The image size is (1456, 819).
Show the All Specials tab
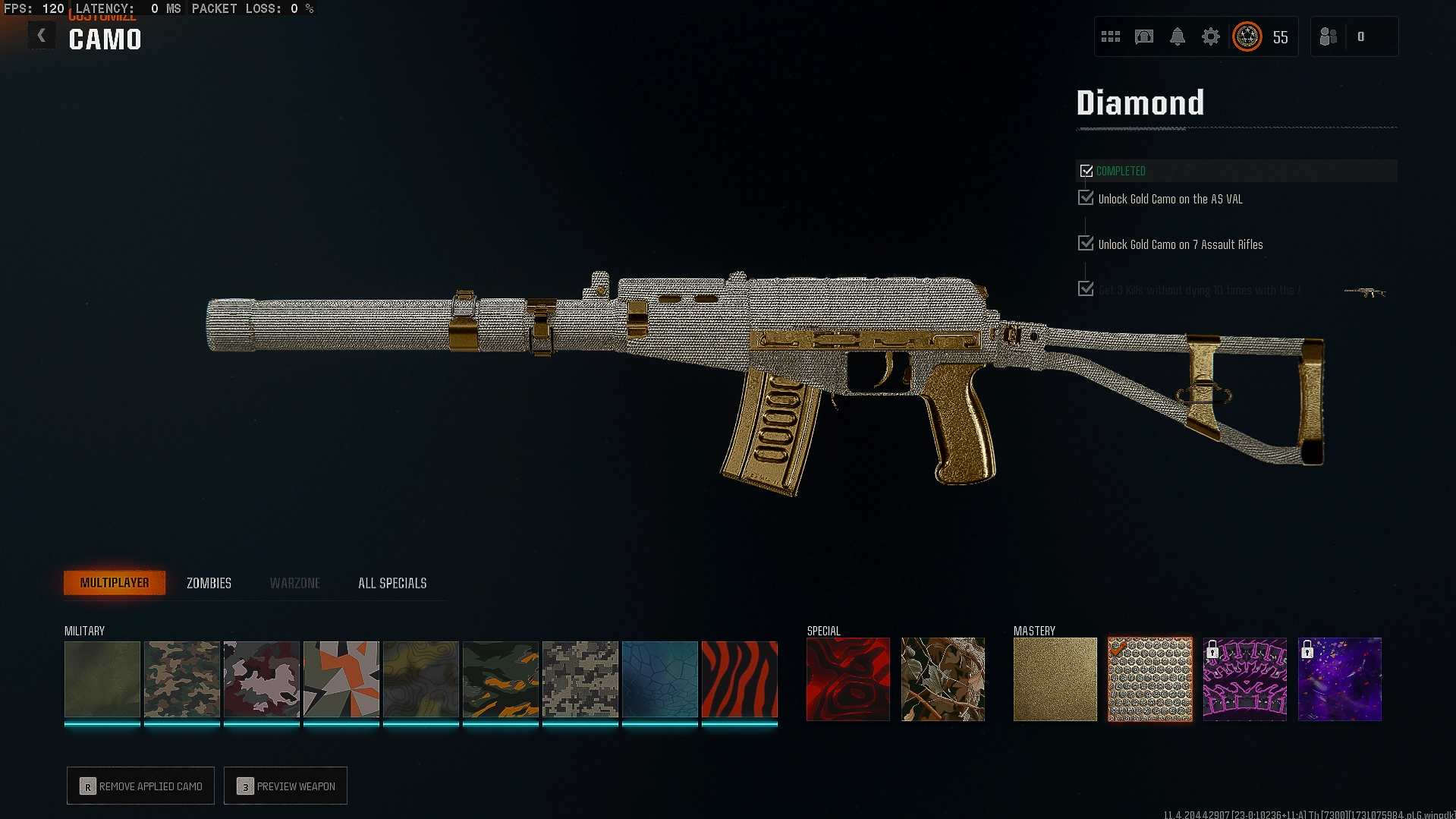tap(392, 583)
